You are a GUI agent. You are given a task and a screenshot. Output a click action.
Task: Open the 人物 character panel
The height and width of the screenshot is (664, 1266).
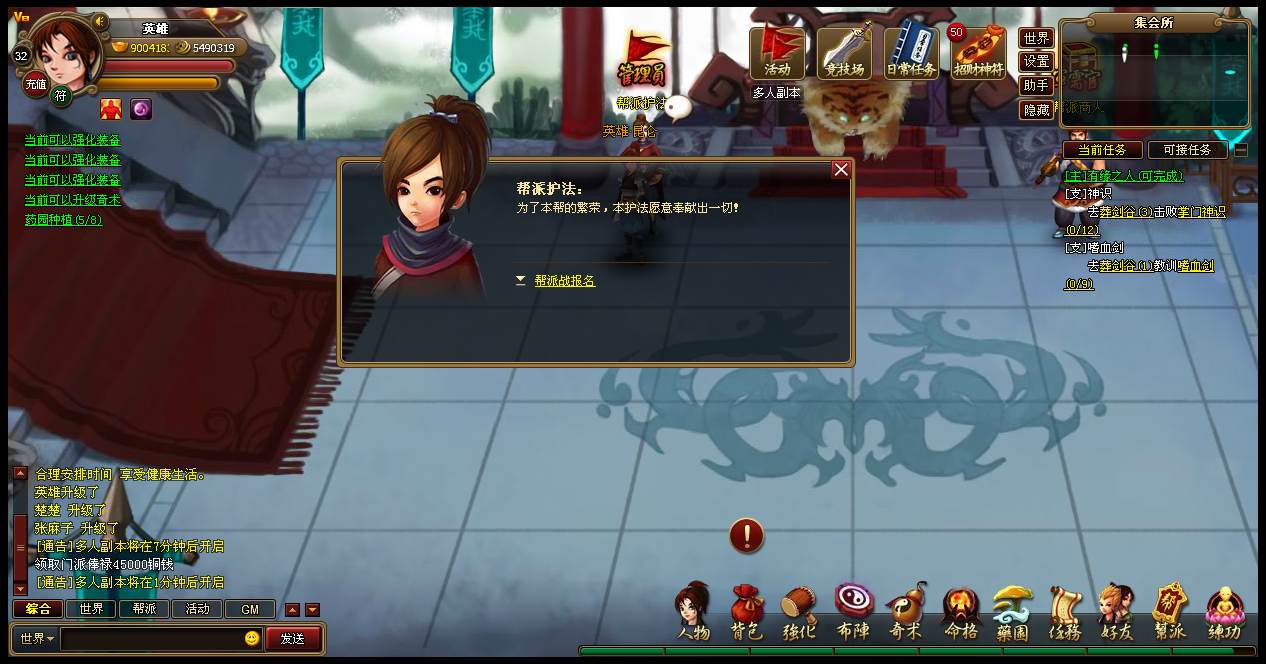(693, 614)
